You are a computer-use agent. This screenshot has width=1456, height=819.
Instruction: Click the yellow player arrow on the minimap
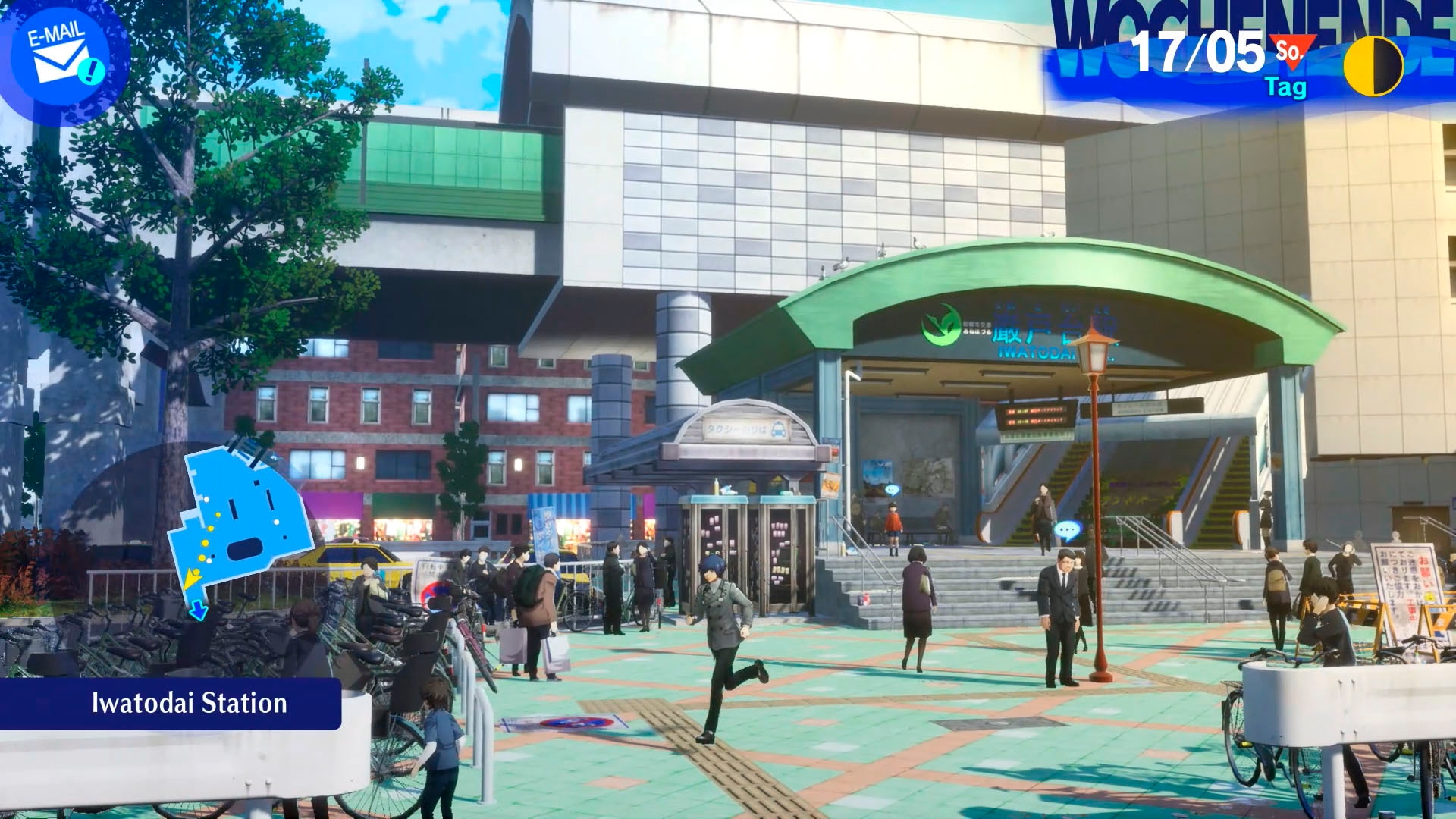[x=191, y=578]
